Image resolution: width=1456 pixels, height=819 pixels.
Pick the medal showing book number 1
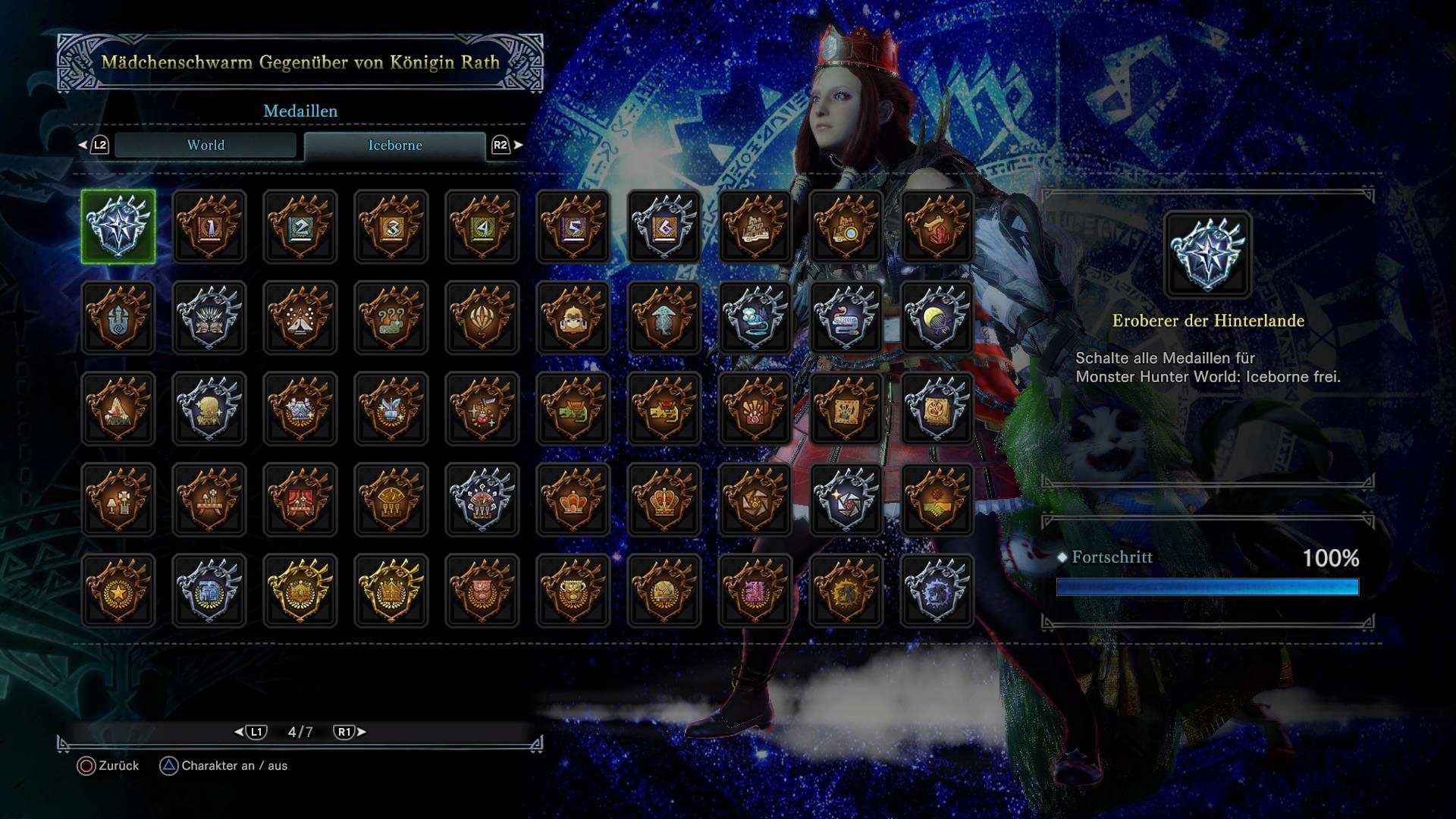tap(209, 227)
